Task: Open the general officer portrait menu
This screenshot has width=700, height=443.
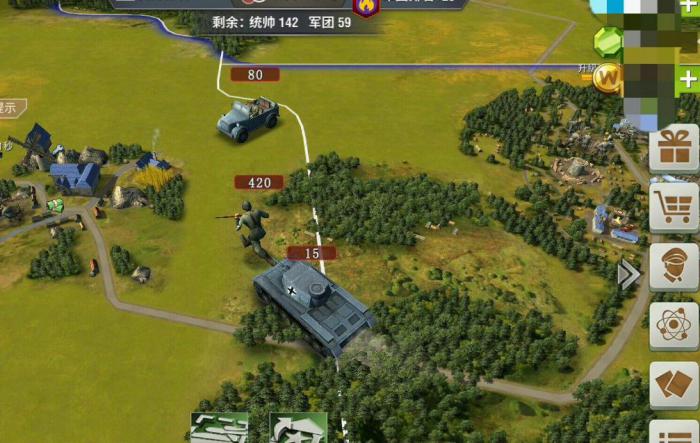Action: [x=674, y=266]
